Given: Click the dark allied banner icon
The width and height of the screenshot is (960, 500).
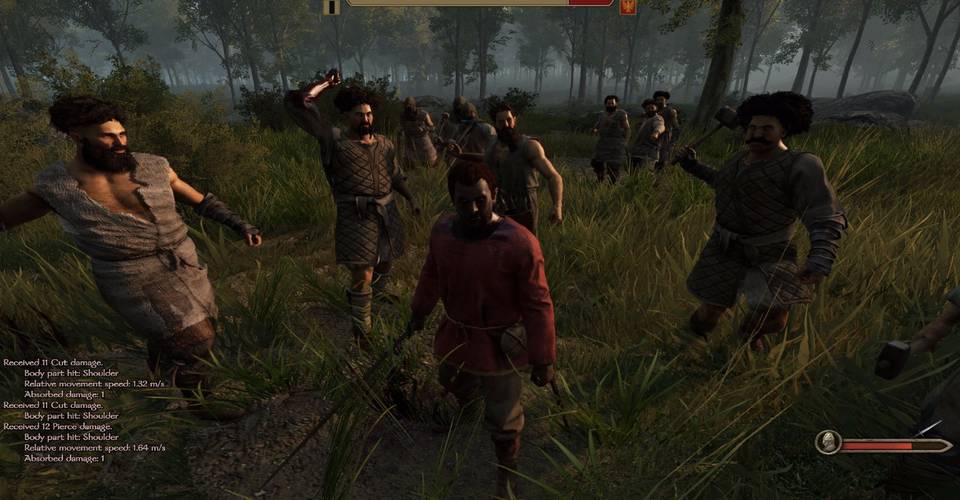Looking at the screenshot, I should click(x=331, y=6).
